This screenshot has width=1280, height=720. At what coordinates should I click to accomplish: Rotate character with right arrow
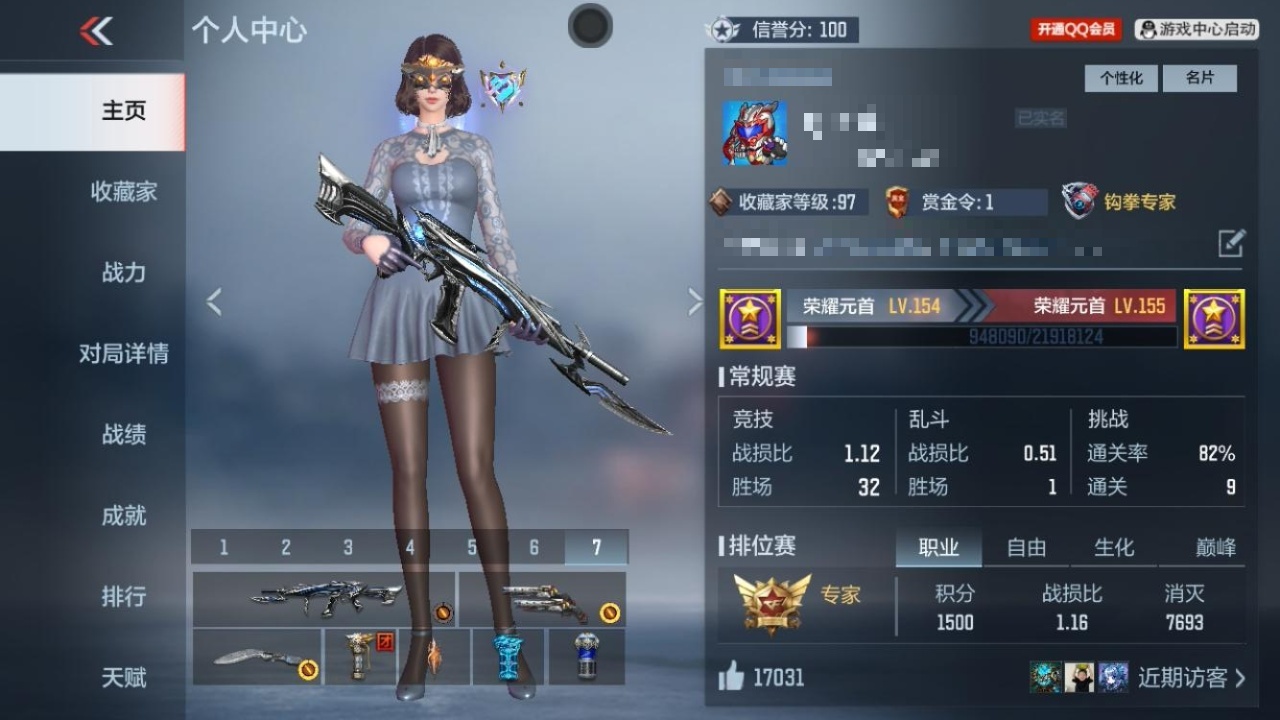(x=695, y=301)
